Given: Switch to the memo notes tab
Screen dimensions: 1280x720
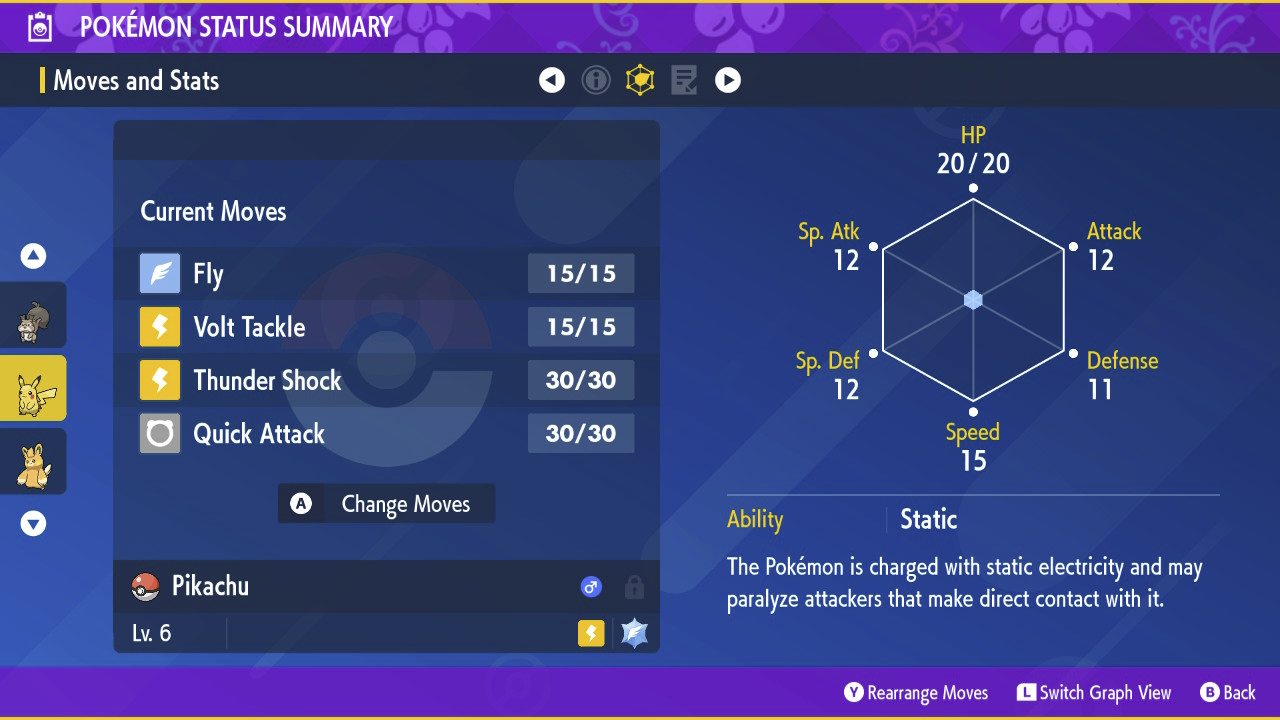Looking at the screenshot, I should pos(684,80).
